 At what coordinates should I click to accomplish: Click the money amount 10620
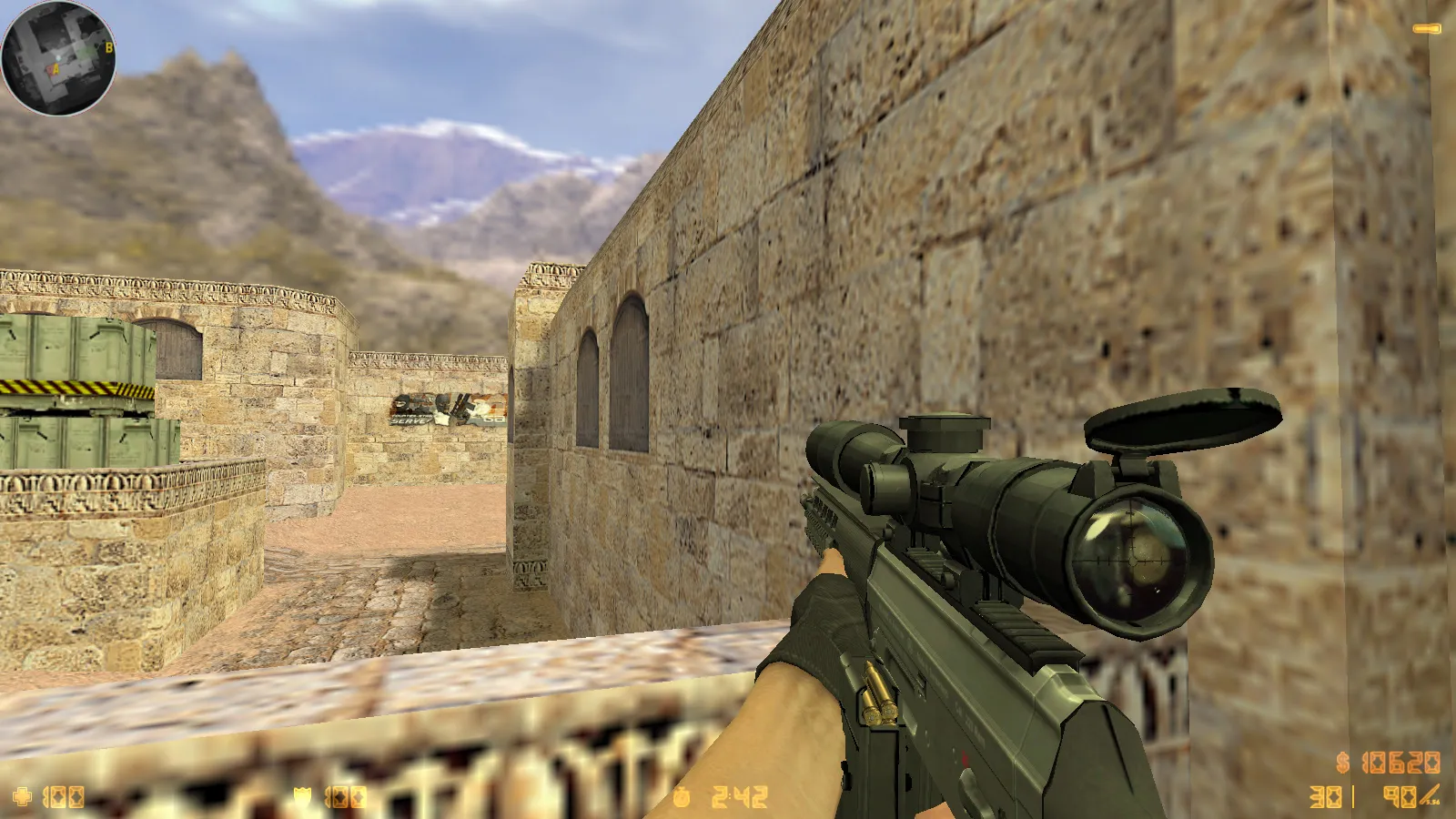pyautogui.click(x=1401, y=762)
